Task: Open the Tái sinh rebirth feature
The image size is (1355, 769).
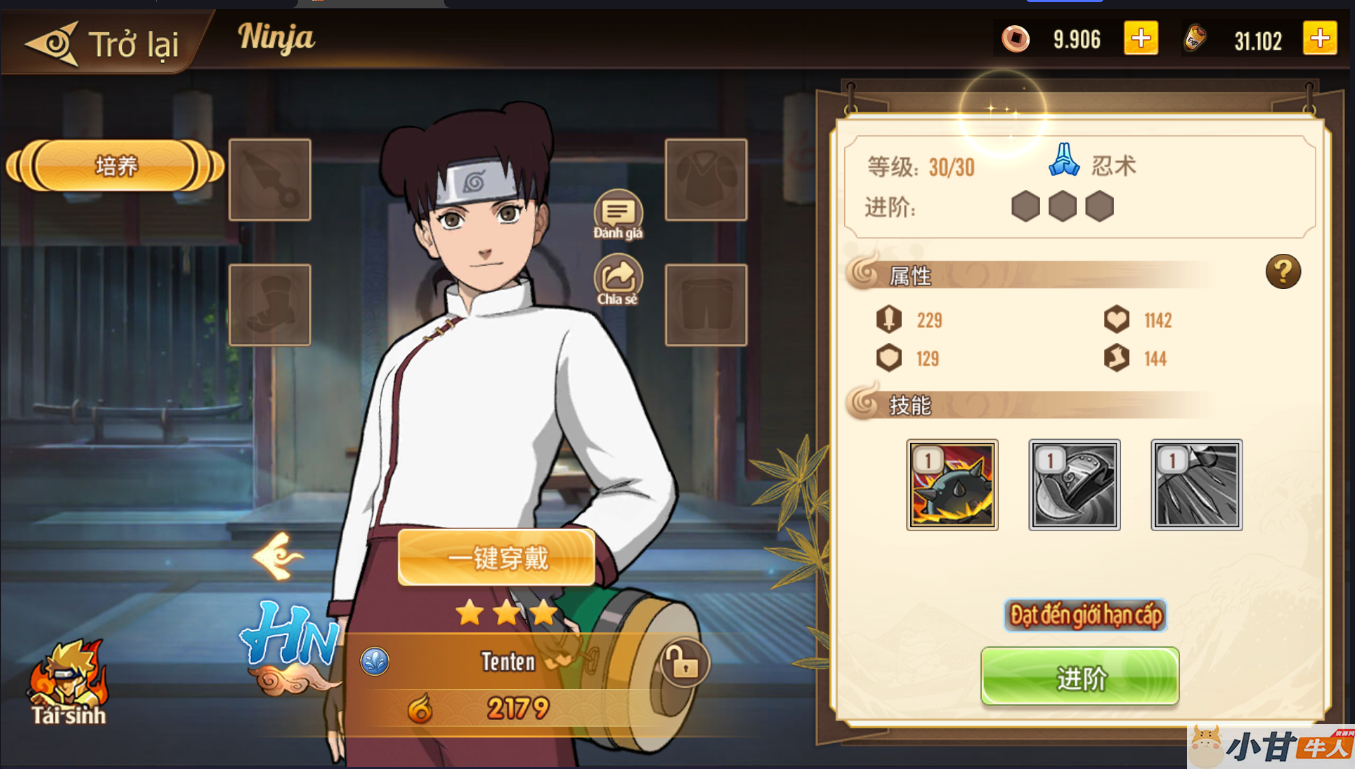Action: point(68,680)
